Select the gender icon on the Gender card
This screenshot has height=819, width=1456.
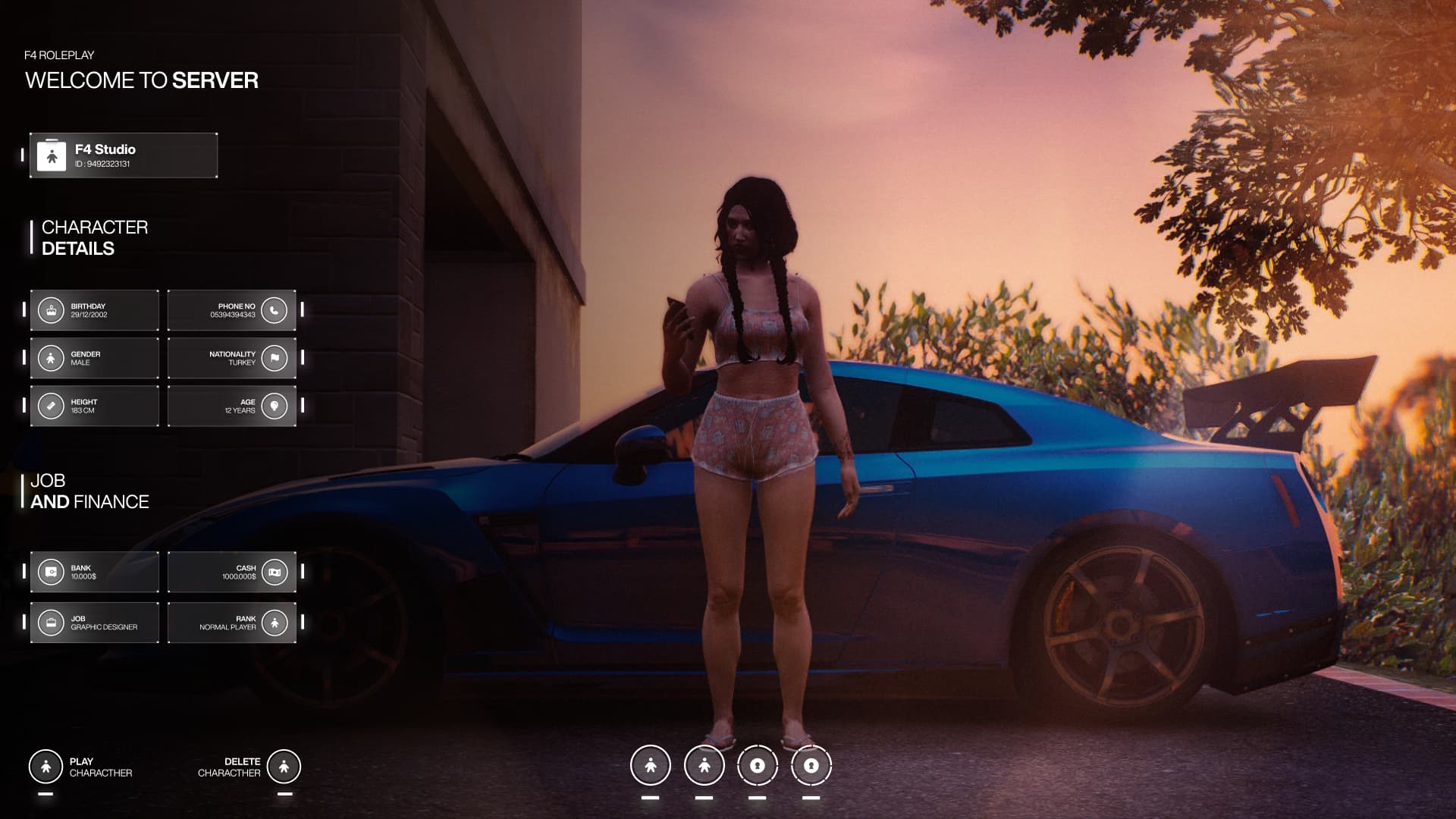click(x=50, y=358)
